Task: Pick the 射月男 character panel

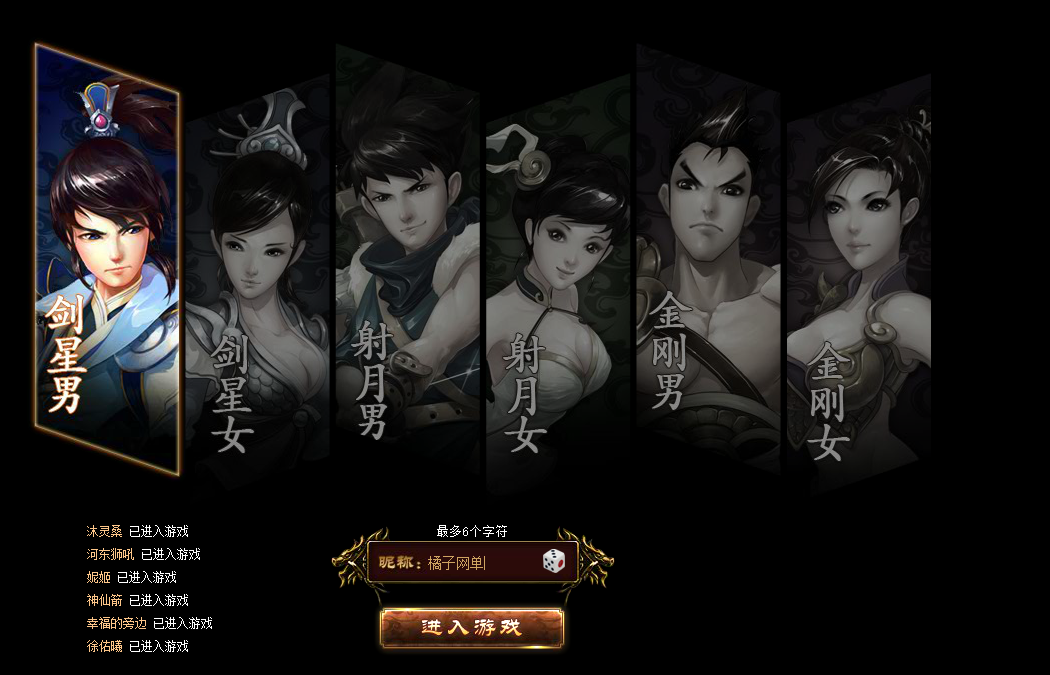Action: [x=407, y=260]
